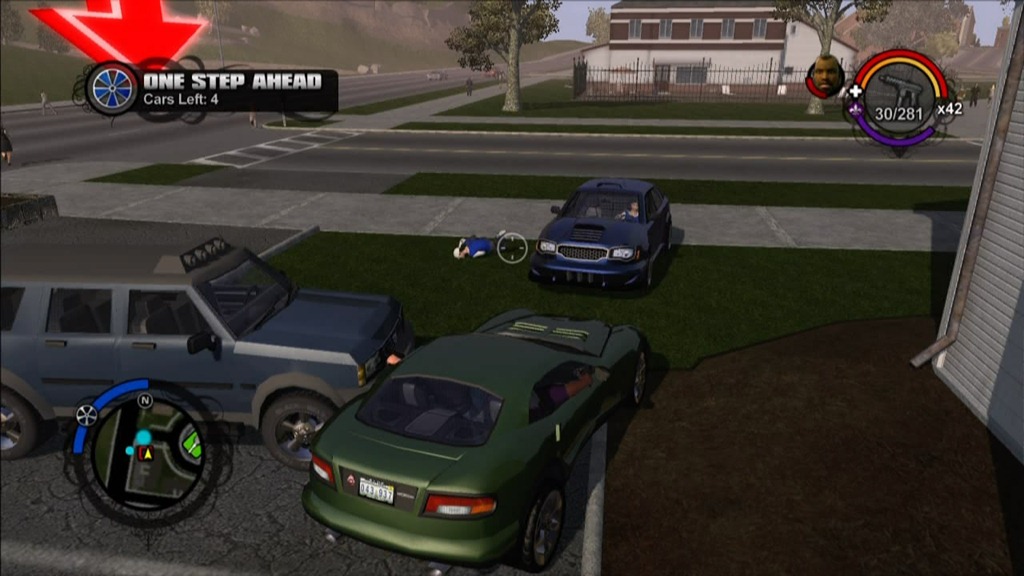Screen dimensions: 1024x576
Task: Open the circular minimap
Action: pyautogui.click(x=146, y=450)
